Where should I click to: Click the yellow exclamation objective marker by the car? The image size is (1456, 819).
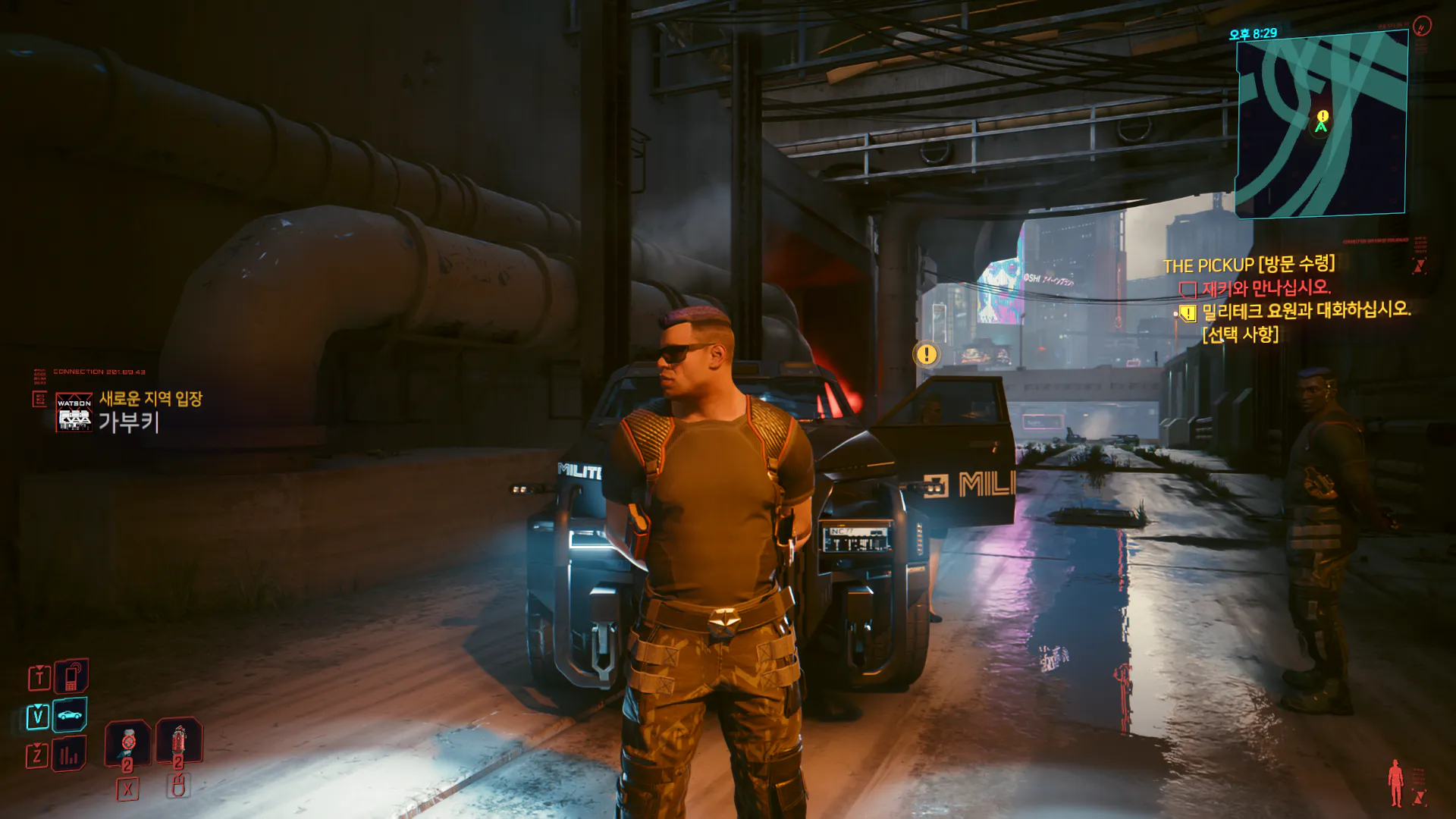click(926, 354)
